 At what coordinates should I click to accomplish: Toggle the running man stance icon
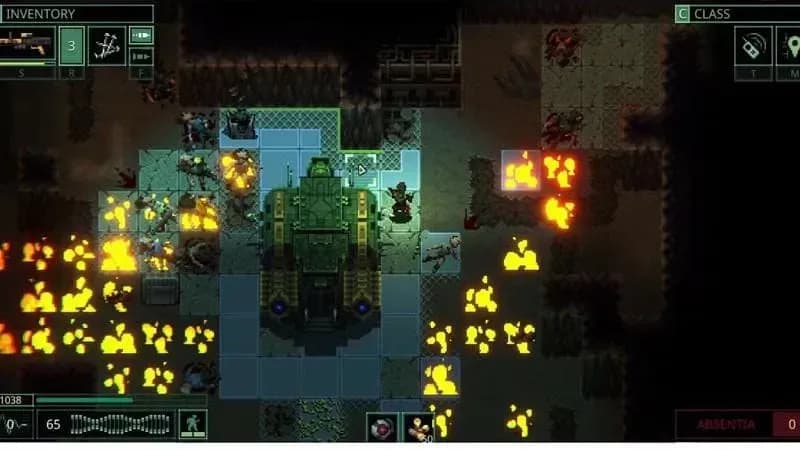tap(192, 424)
